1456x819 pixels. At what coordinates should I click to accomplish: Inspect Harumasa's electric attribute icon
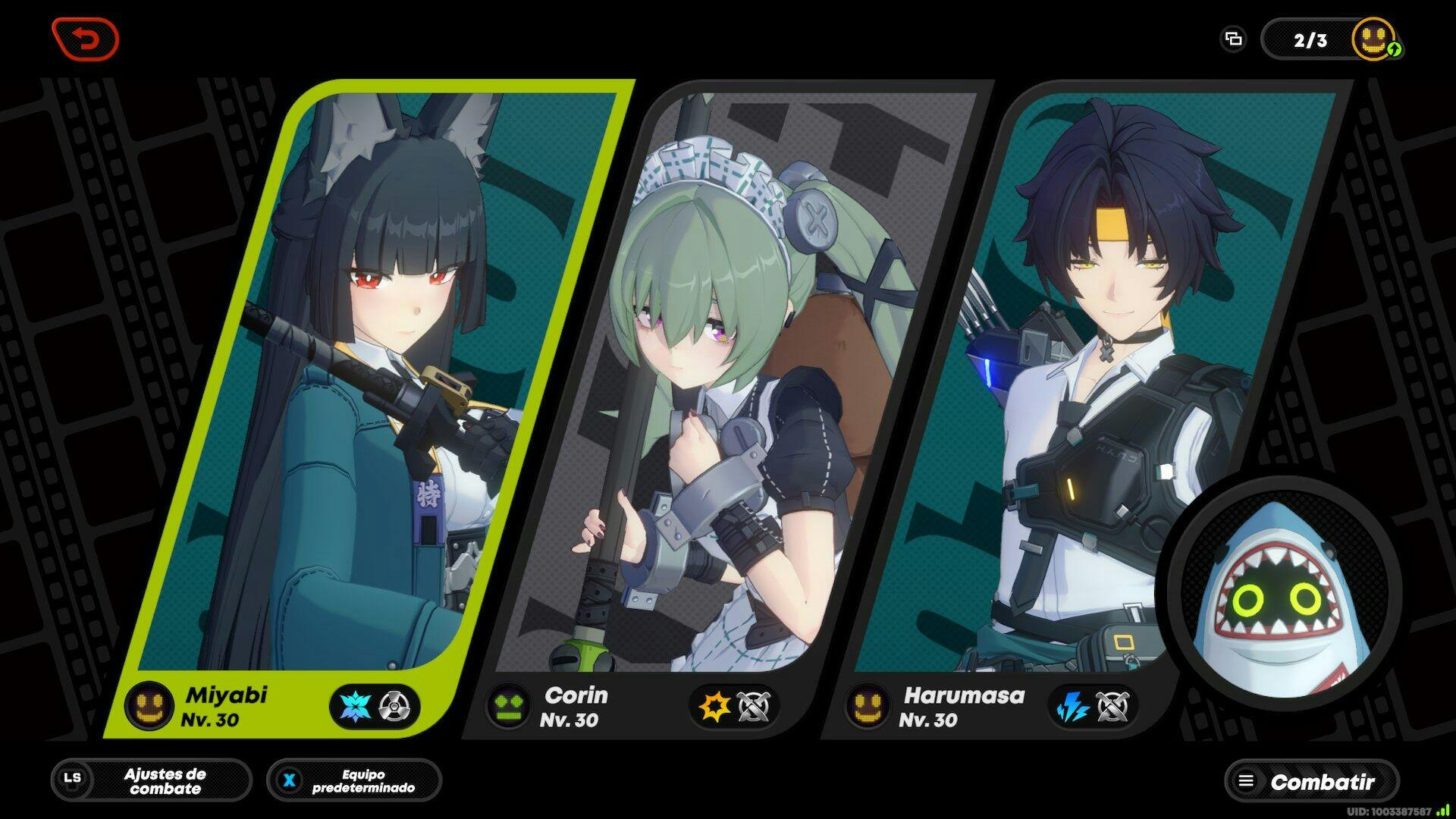click(x=1073, y=708)
